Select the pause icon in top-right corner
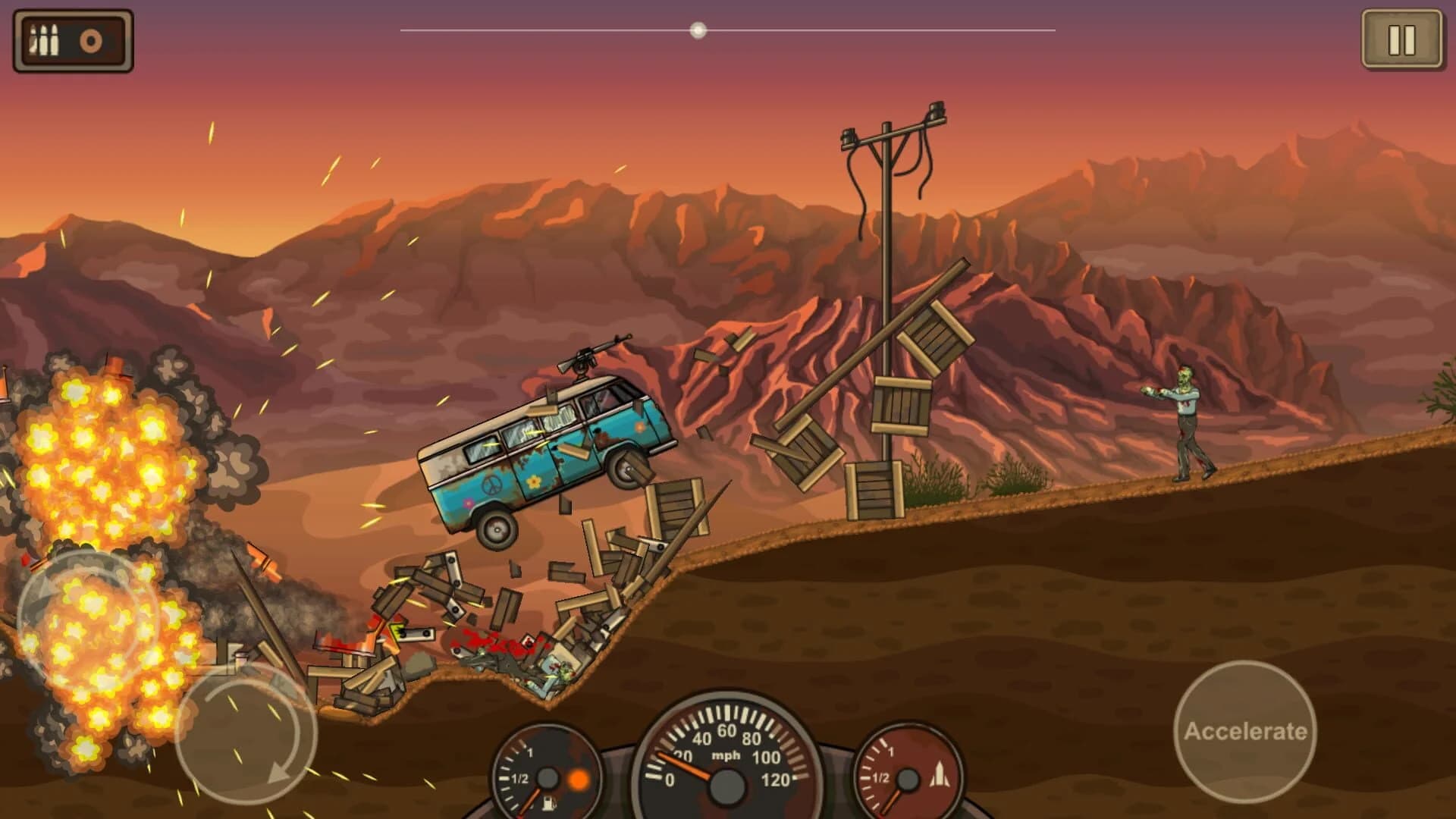 (1404, 40)
